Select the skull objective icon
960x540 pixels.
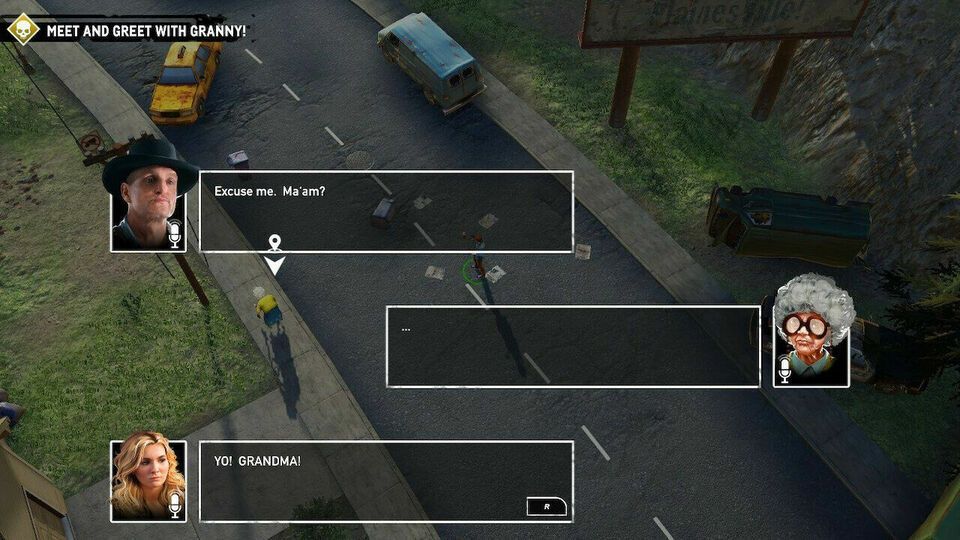pyautogui.click(x=22, y=29)
